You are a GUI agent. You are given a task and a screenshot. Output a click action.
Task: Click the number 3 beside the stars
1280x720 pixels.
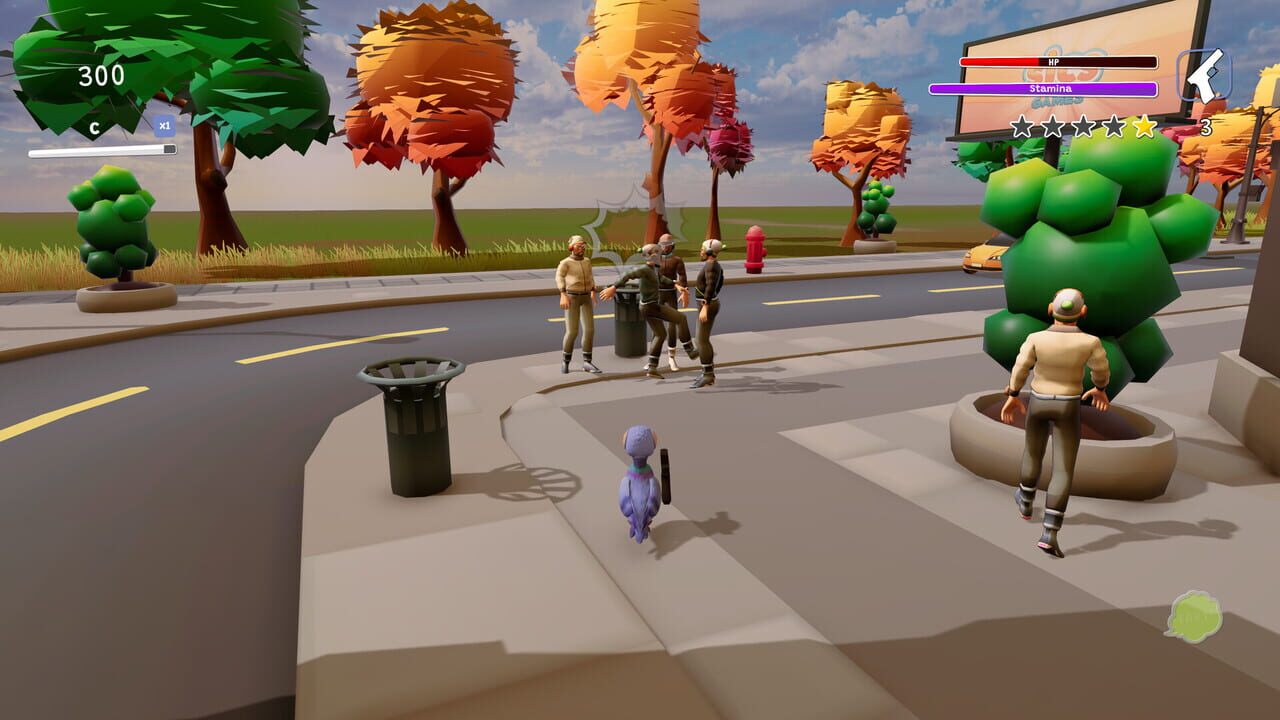pyautogui.click(x=1206, y=125)
